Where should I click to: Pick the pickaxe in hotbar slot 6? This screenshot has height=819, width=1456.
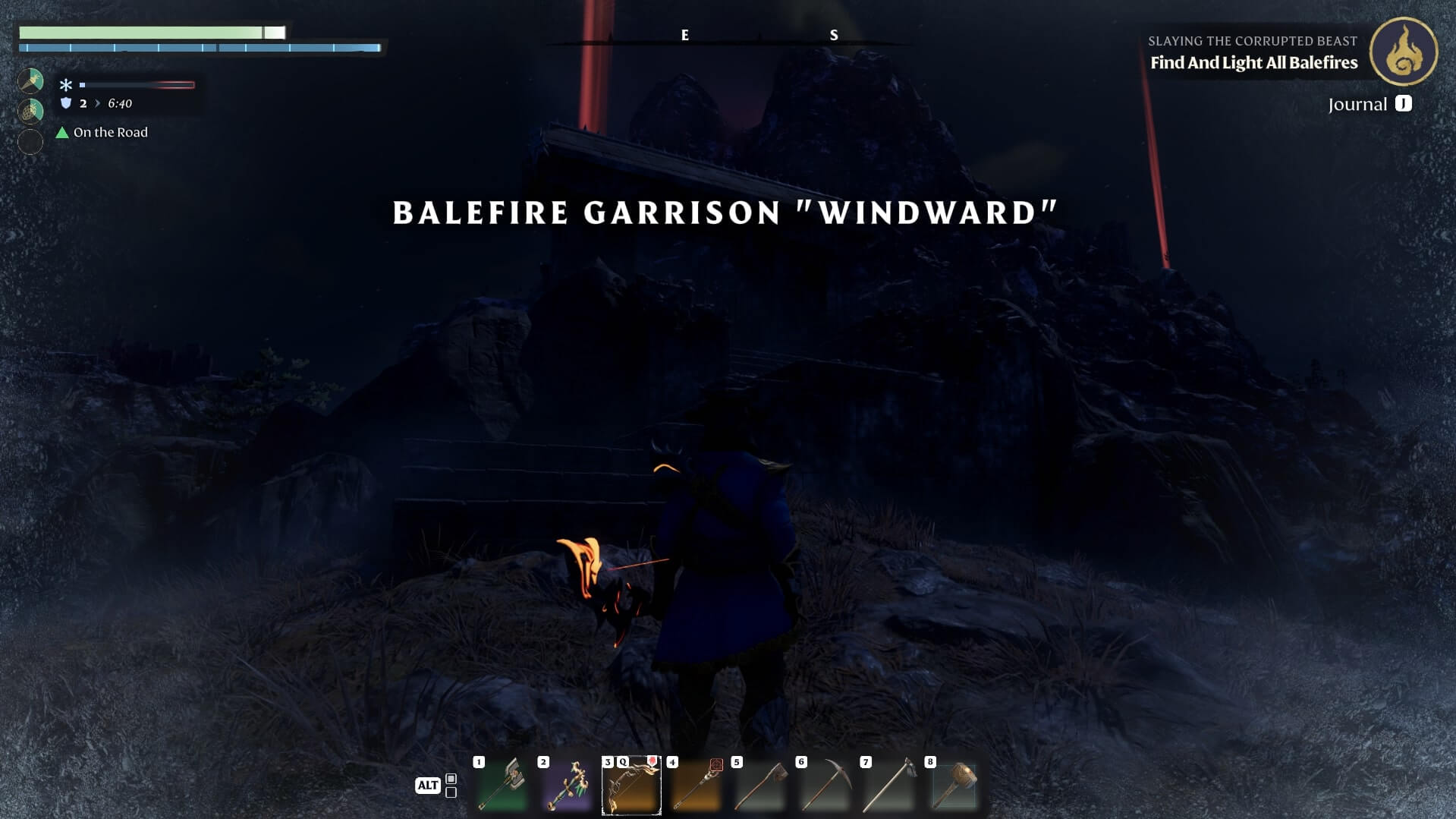click(x=825, y=785)
